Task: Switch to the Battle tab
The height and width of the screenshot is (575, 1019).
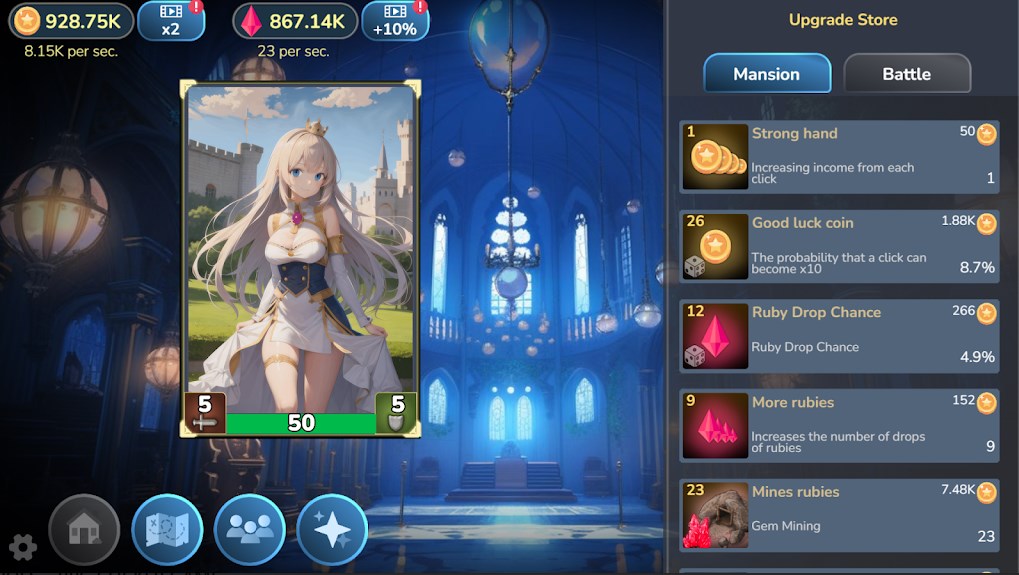Action: coord(906,74)
